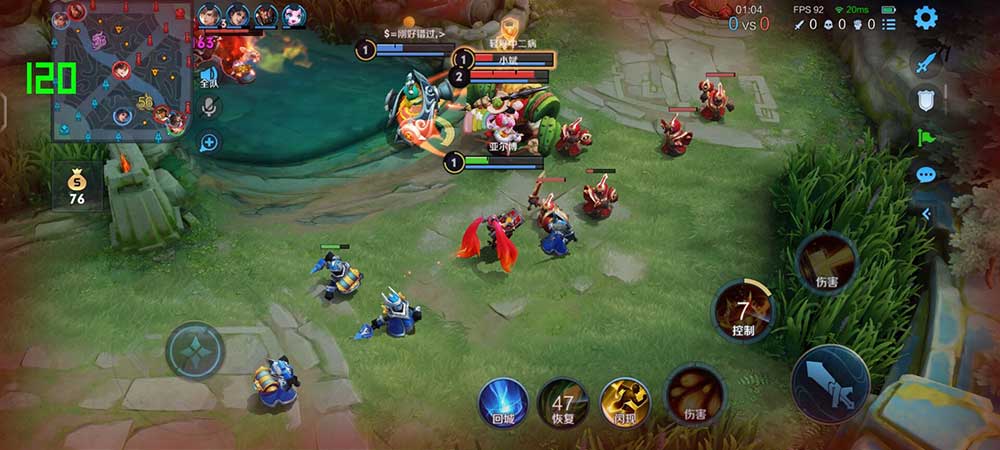
Task: Toggle the 全队 team speaker
Action: click(x=209, y=77)
